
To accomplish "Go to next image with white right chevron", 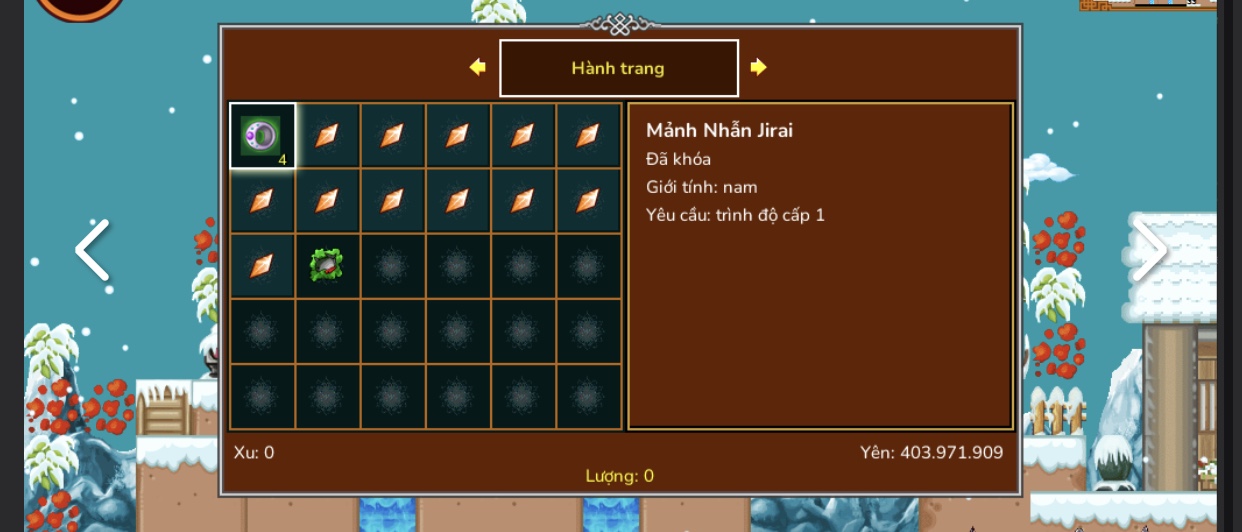I will (1150, 250).
